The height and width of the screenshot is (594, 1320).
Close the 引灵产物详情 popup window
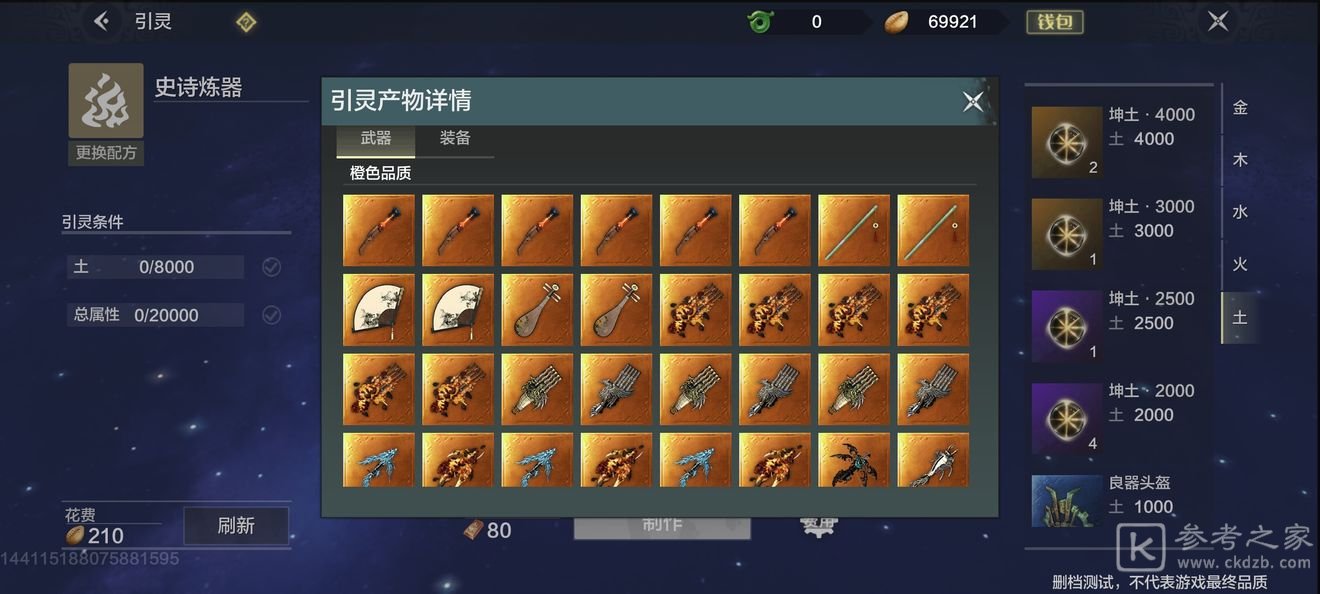tap(972, 101)
